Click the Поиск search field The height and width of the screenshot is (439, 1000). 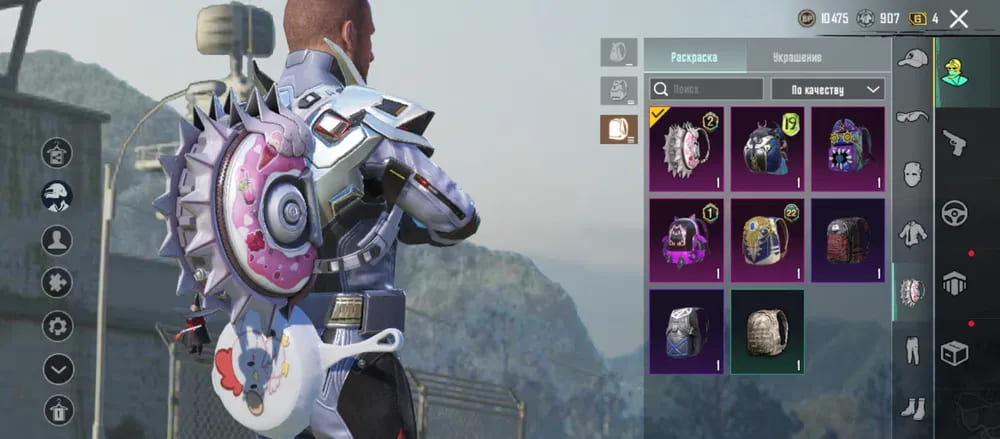[x=706, y=89]
